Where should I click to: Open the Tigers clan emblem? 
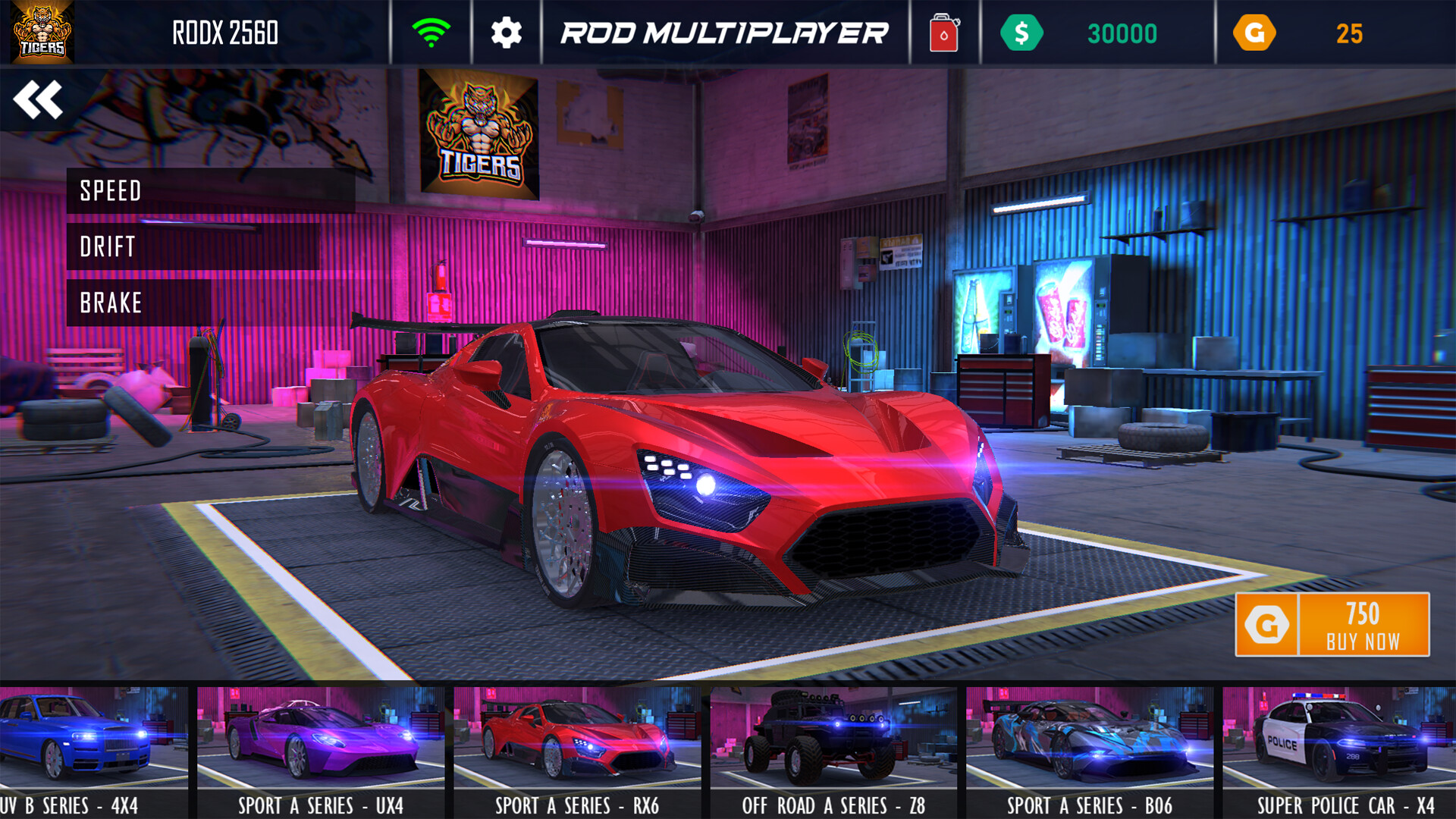[x=42, y=33]
